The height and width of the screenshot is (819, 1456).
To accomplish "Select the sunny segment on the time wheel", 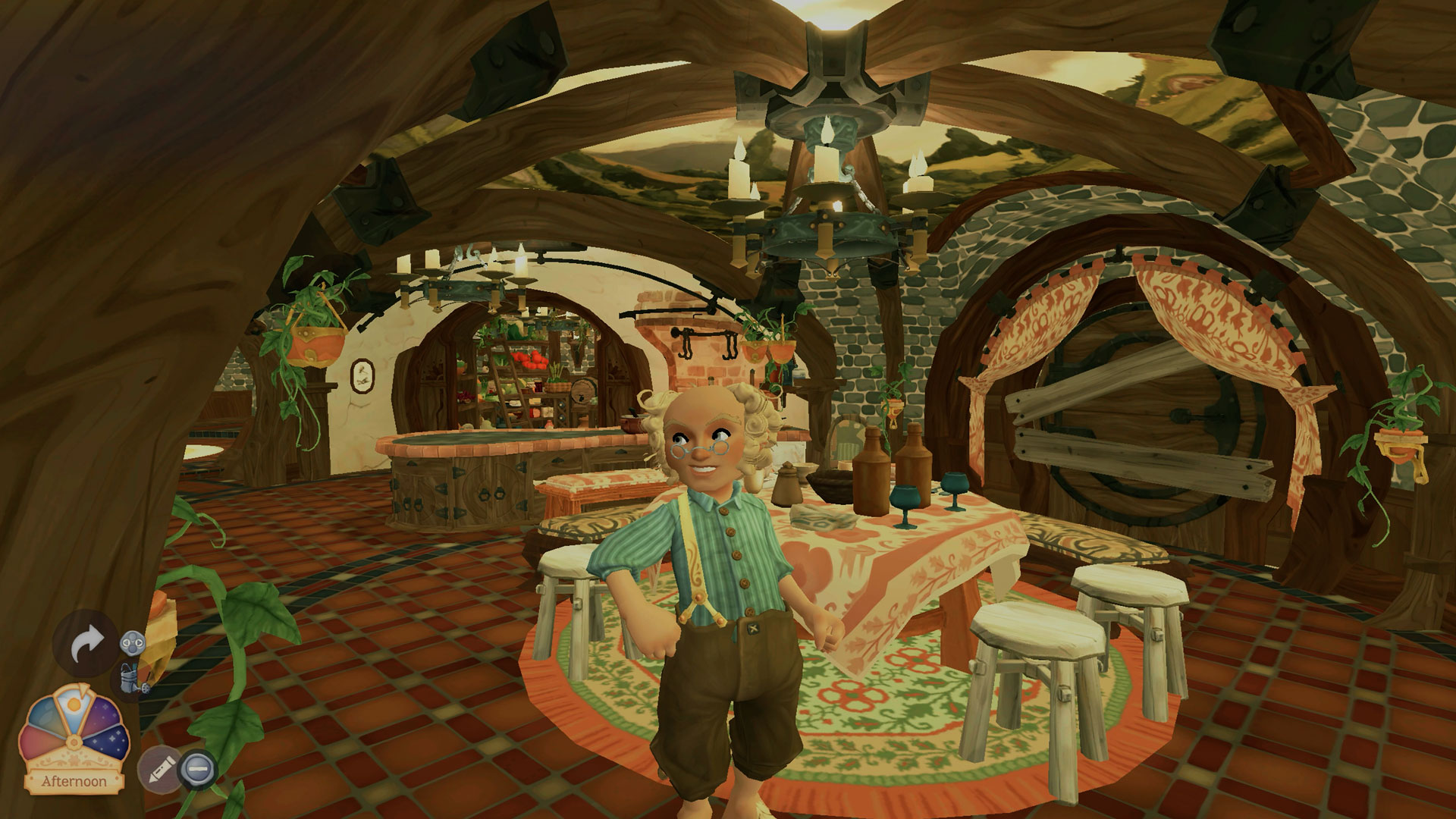I will [x=74, y=708].
